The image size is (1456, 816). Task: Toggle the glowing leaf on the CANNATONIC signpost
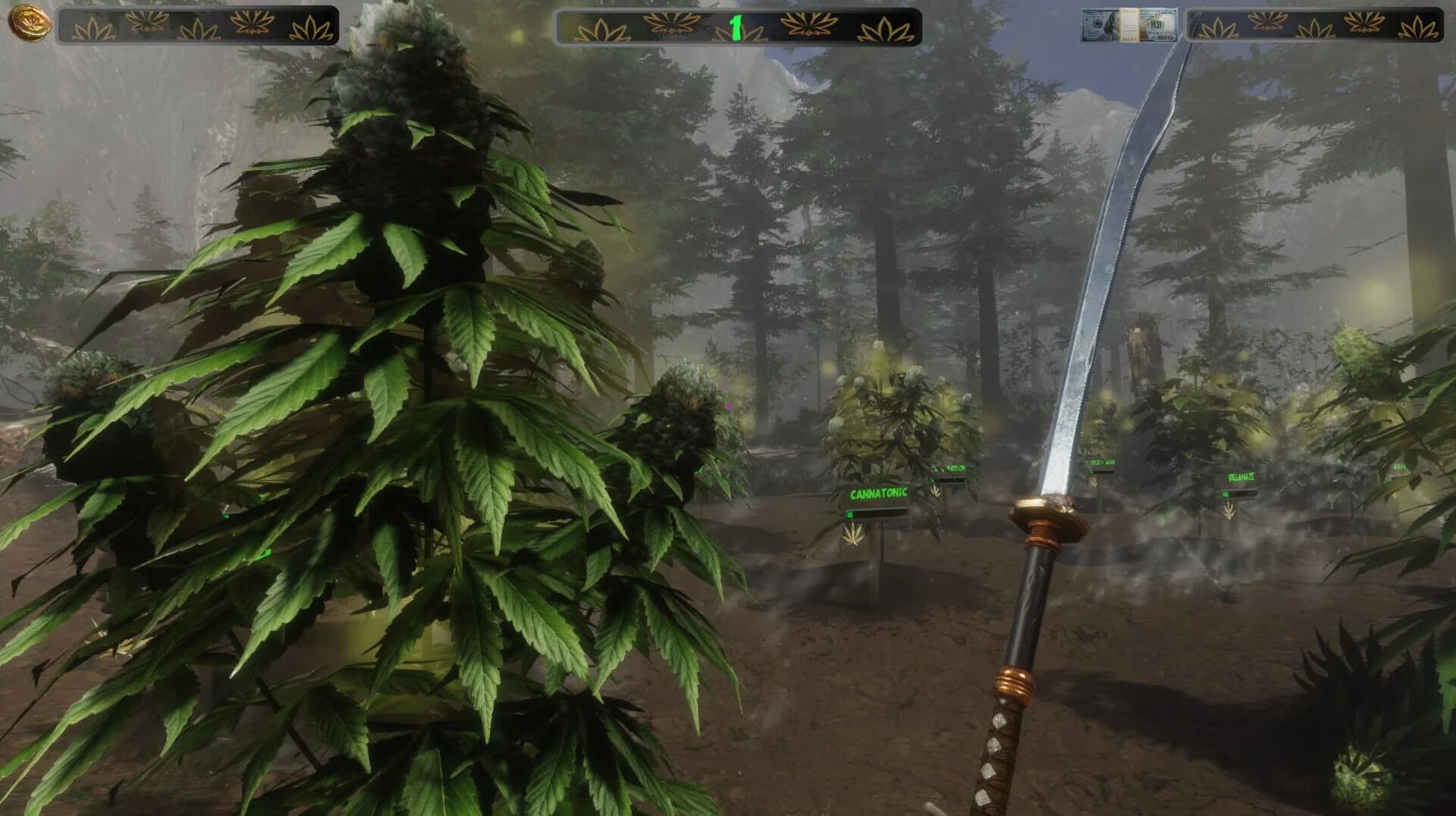[852, 535]
